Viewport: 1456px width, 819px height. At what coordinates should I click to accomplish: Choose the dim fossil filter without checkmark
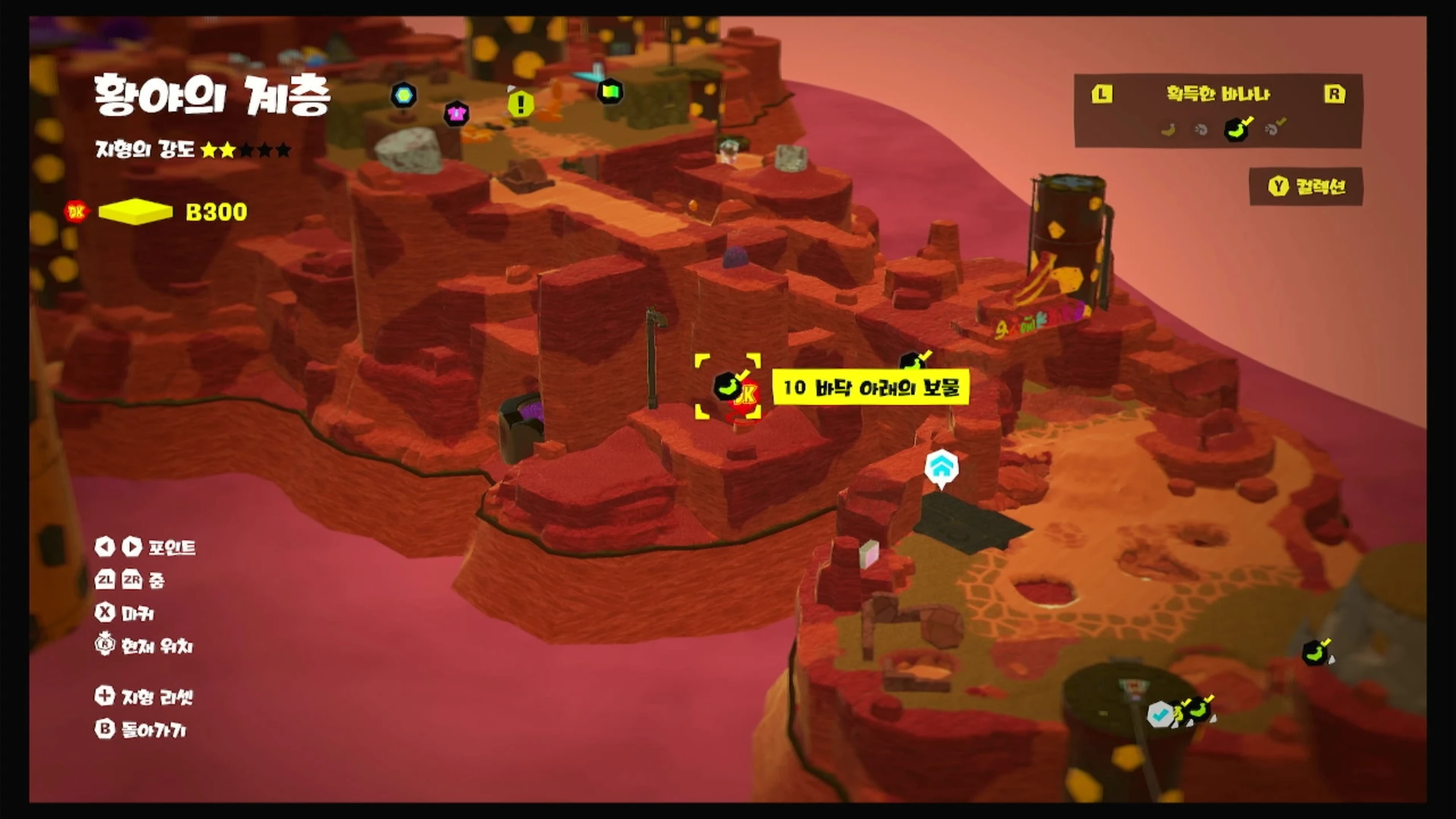(1201, 130)
